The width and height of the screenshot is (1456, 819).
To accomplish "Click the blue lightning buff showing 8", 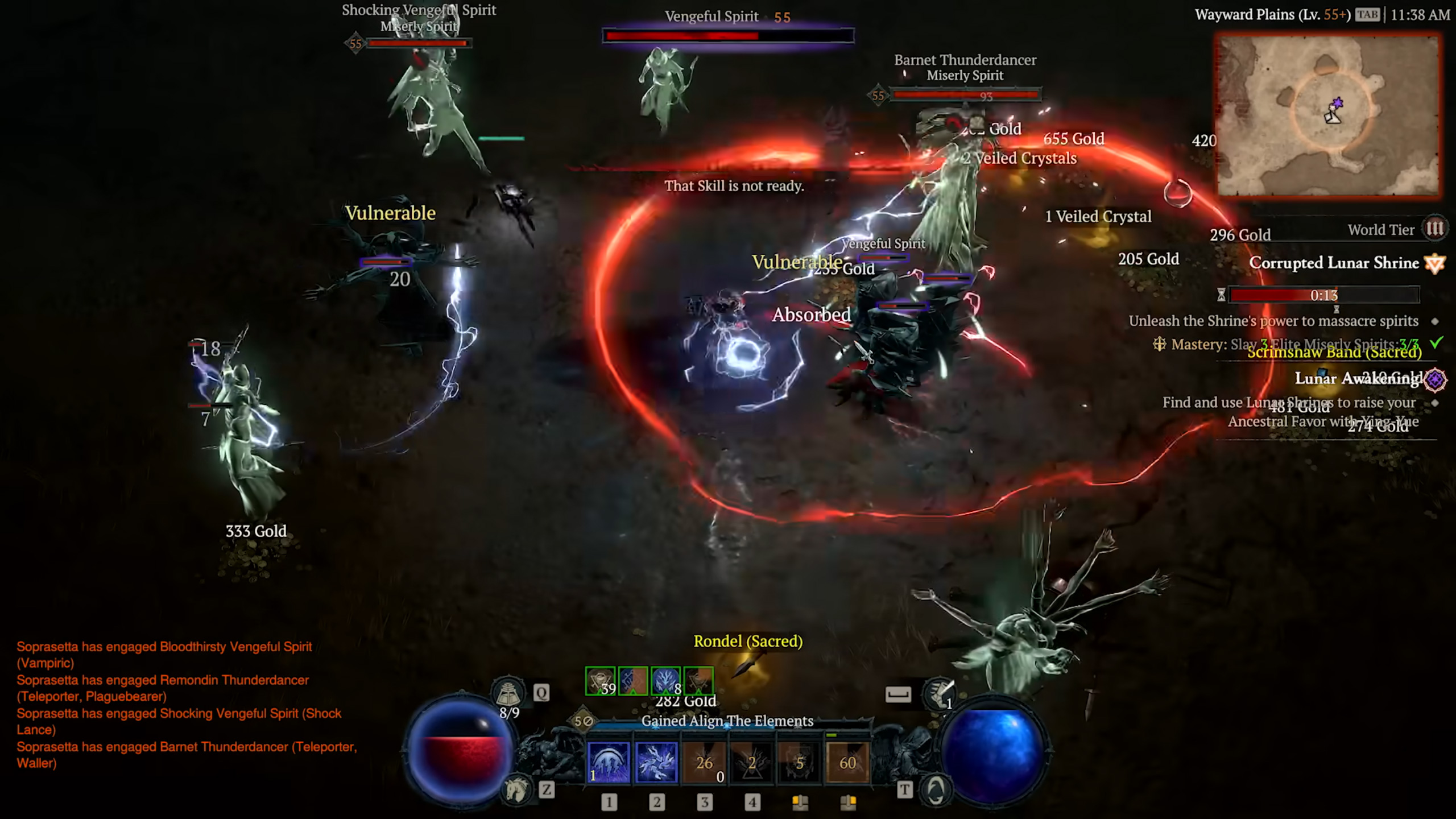I will (665, 681).
